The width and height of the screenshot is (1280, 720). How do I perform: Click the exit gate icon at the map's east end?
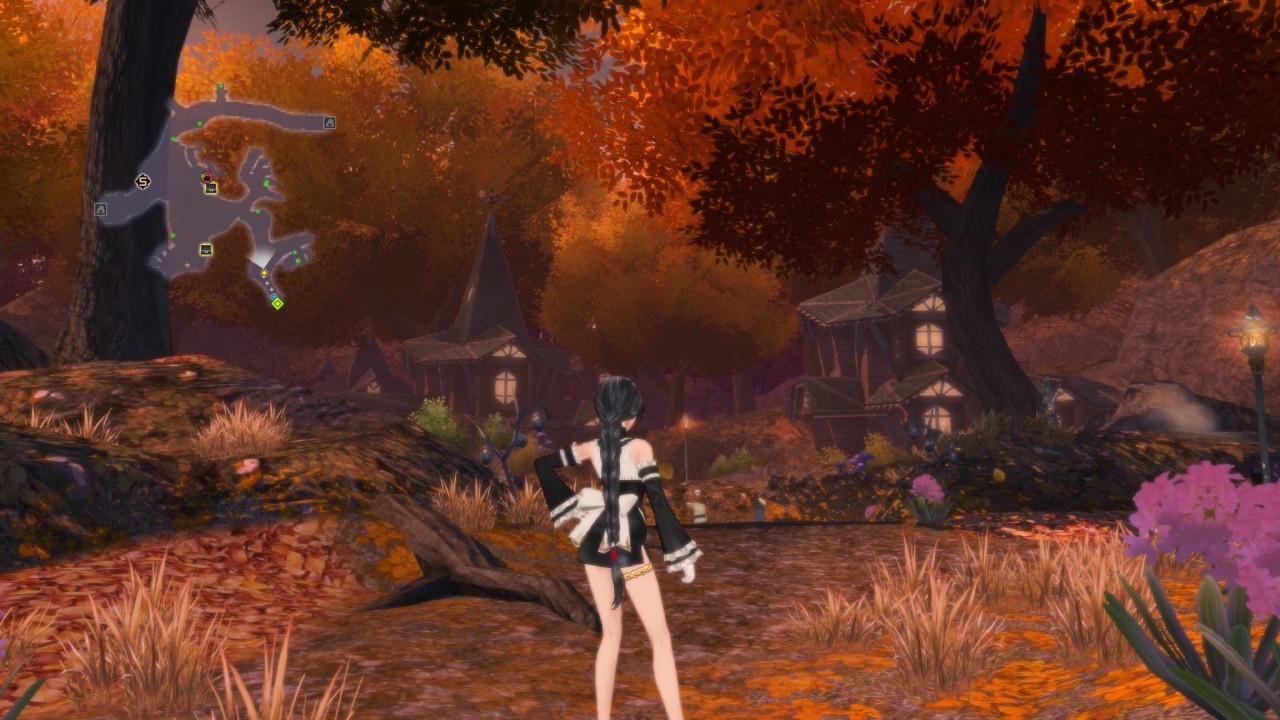pos(329,123)
